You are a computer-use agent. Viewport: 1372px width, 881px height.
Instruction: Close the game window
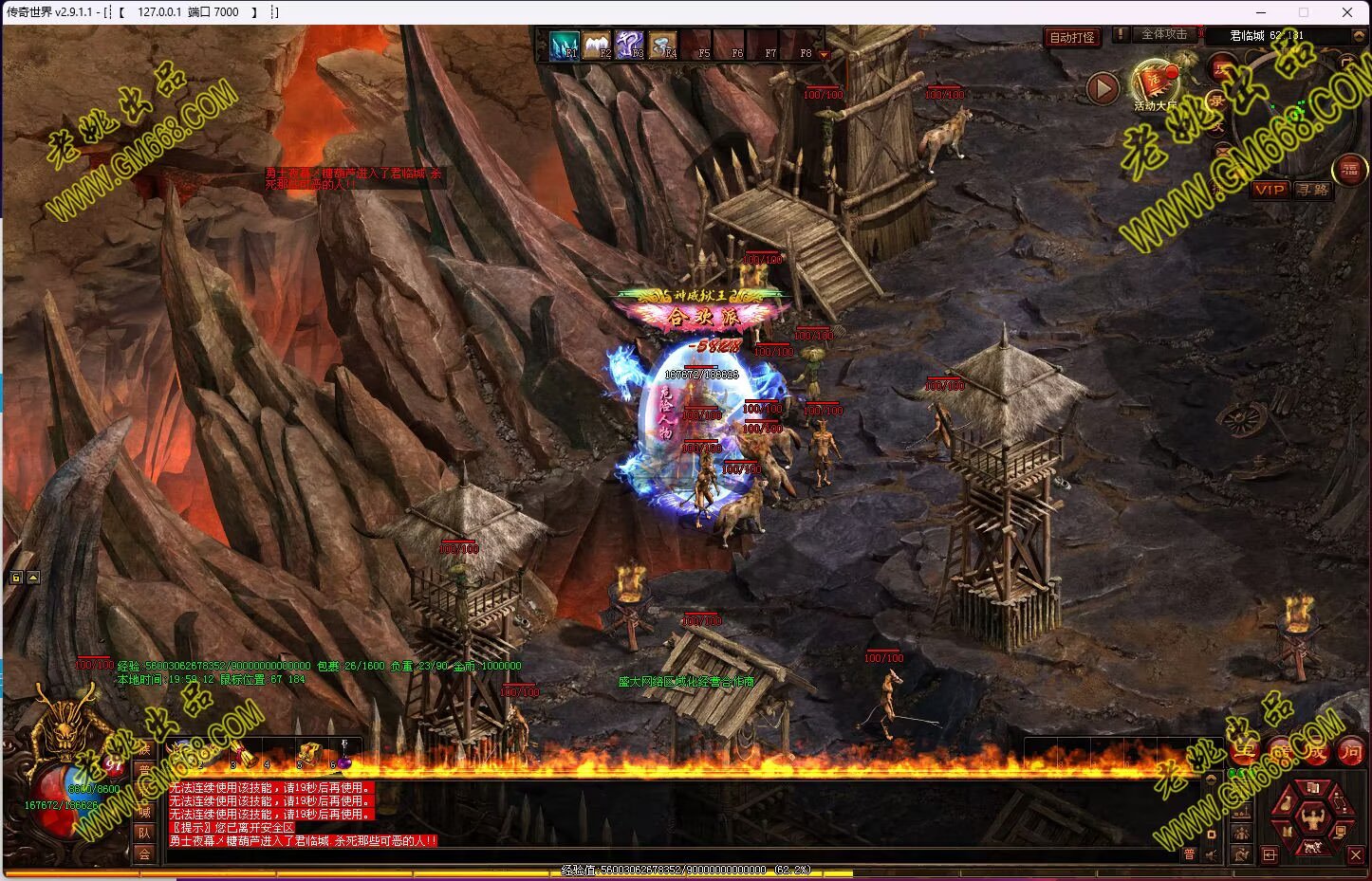point(1347,12)
